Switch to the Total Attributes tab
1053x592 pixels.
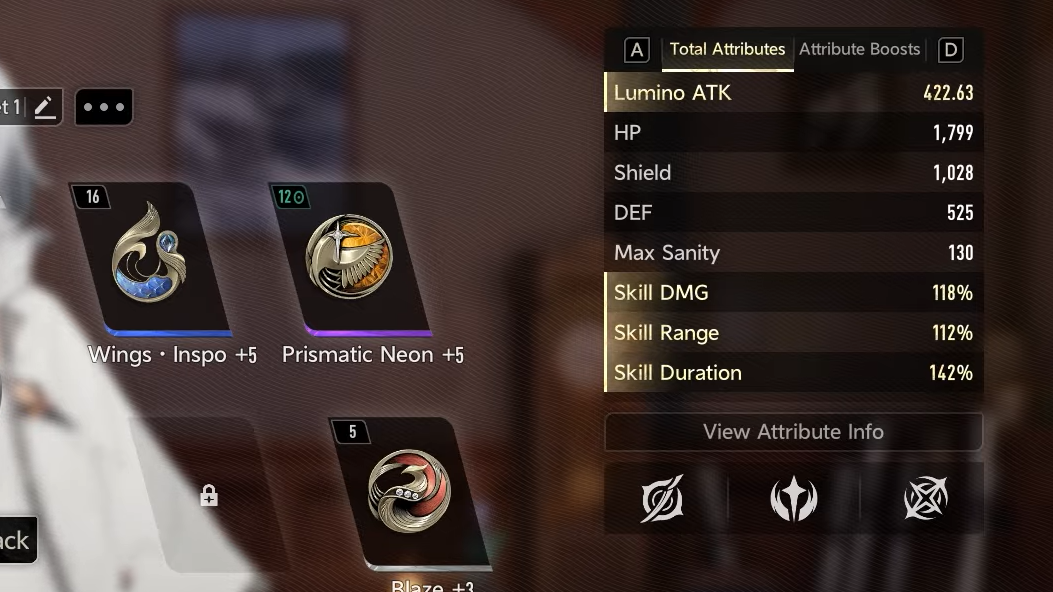click(x=727, y=49)
